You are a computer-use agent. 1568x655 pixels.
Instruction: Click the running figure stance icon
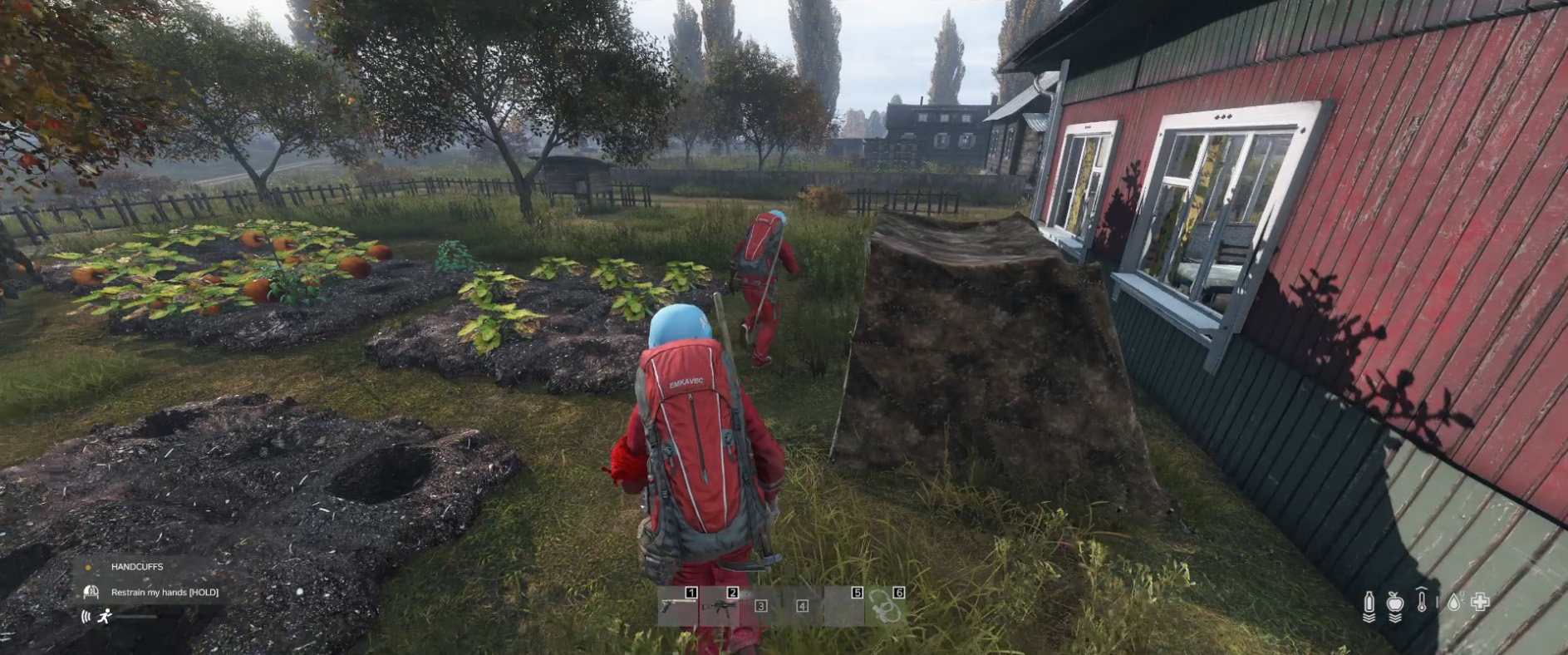click(105, 616)
